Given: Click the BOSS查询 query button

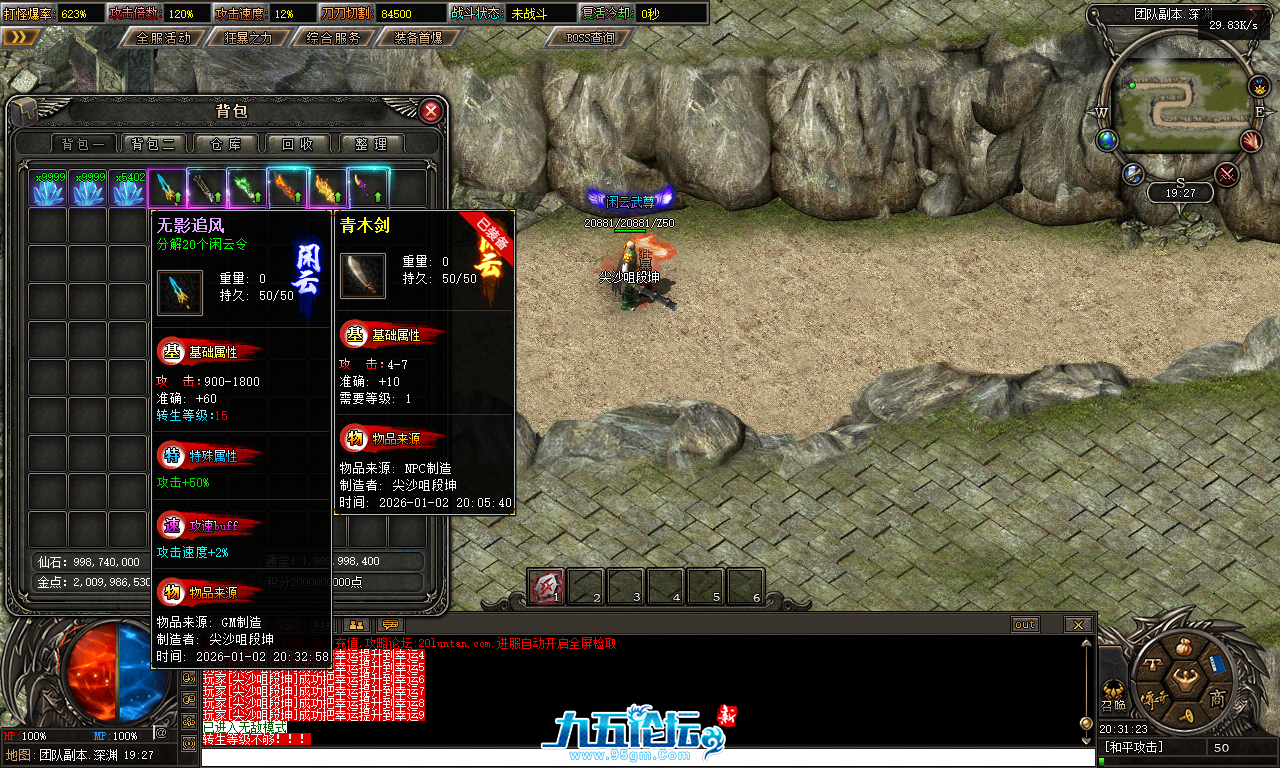Looking at the screenshot, I should click(588, 38).
